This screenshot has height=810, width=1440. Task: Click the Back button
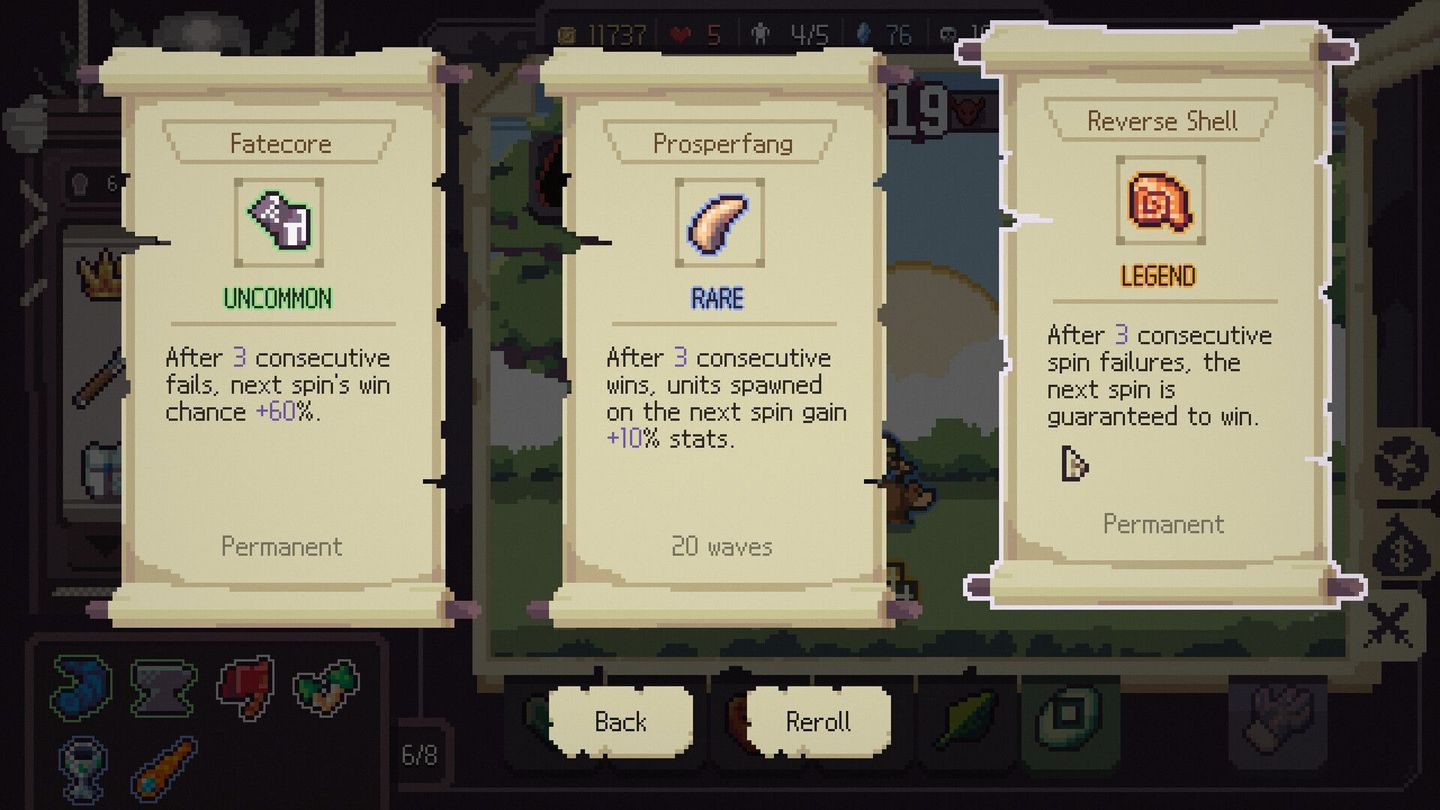(x=622, y=720)
